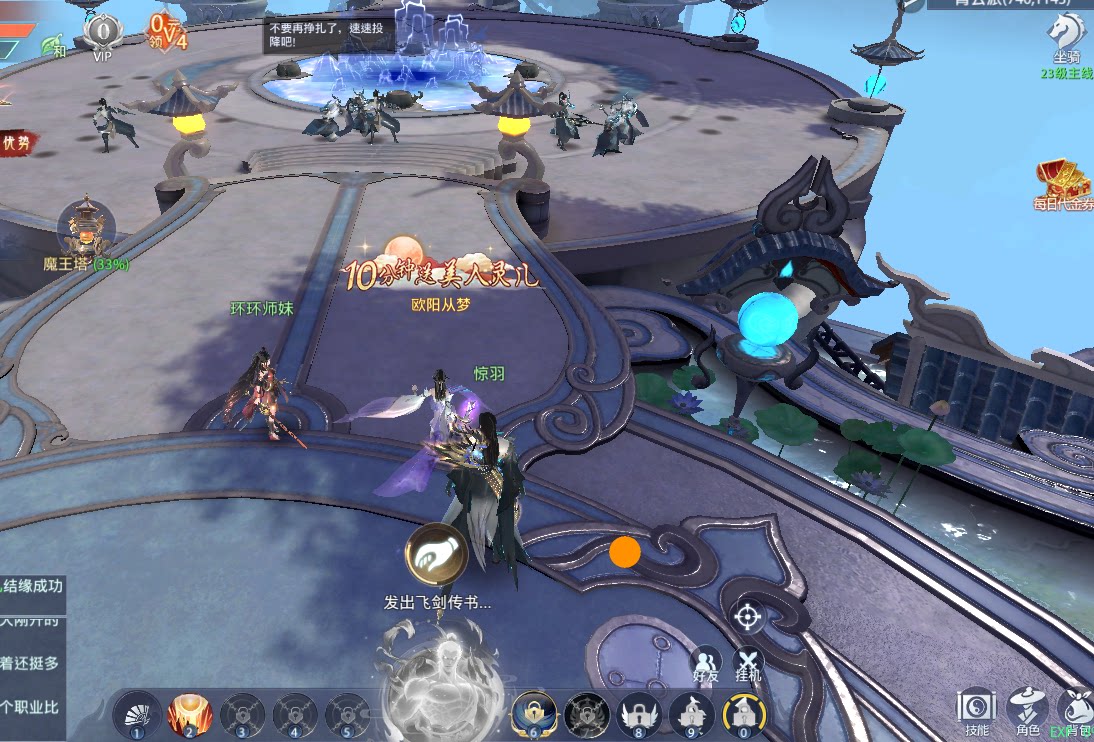Open the 角色 character sheet
Viewport: 1094px width, 742px height.
(1028, 709)
